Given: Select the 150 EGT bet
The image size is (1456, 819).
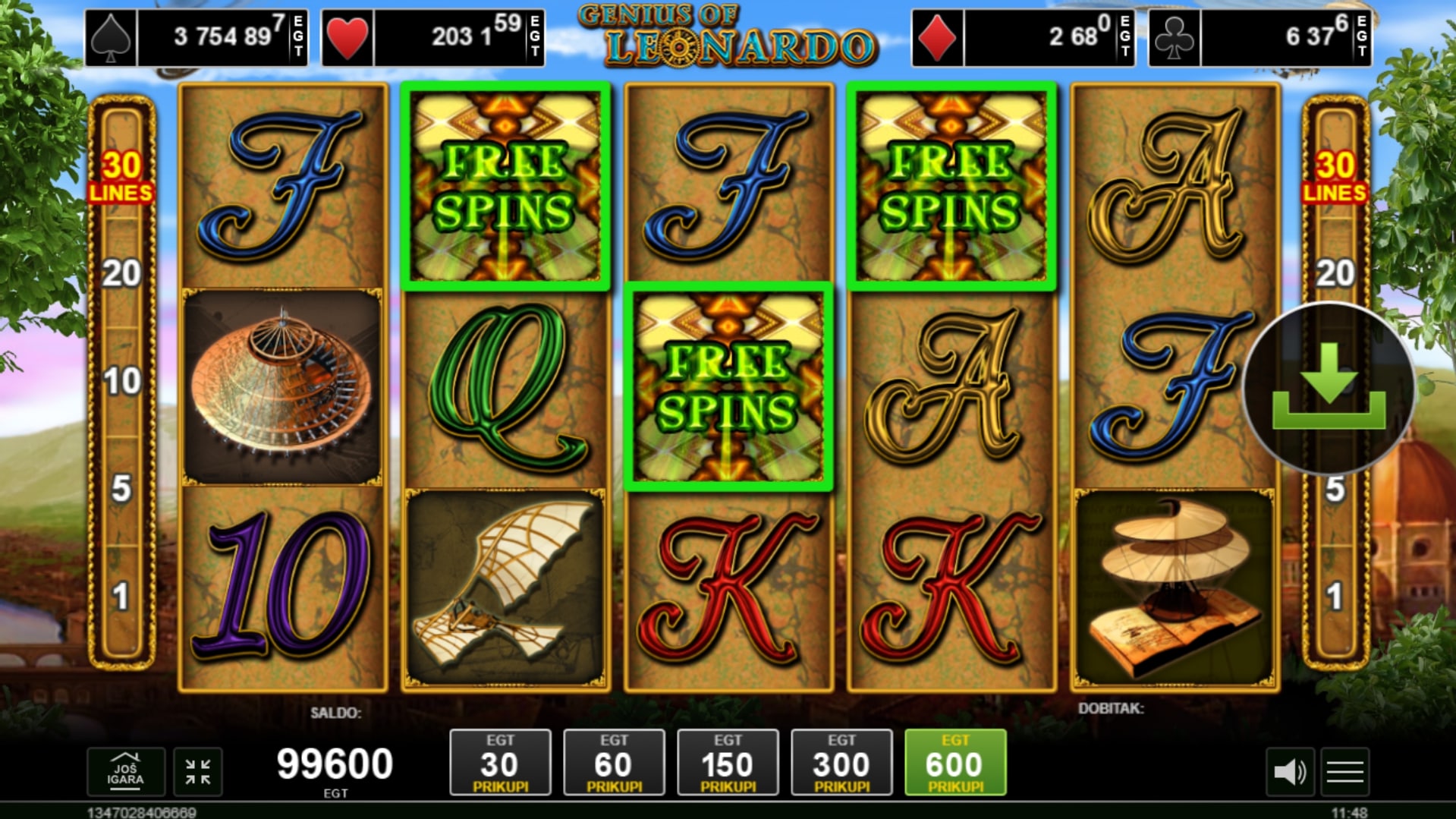Looking at the screenshot, I should tap(728, 763).
